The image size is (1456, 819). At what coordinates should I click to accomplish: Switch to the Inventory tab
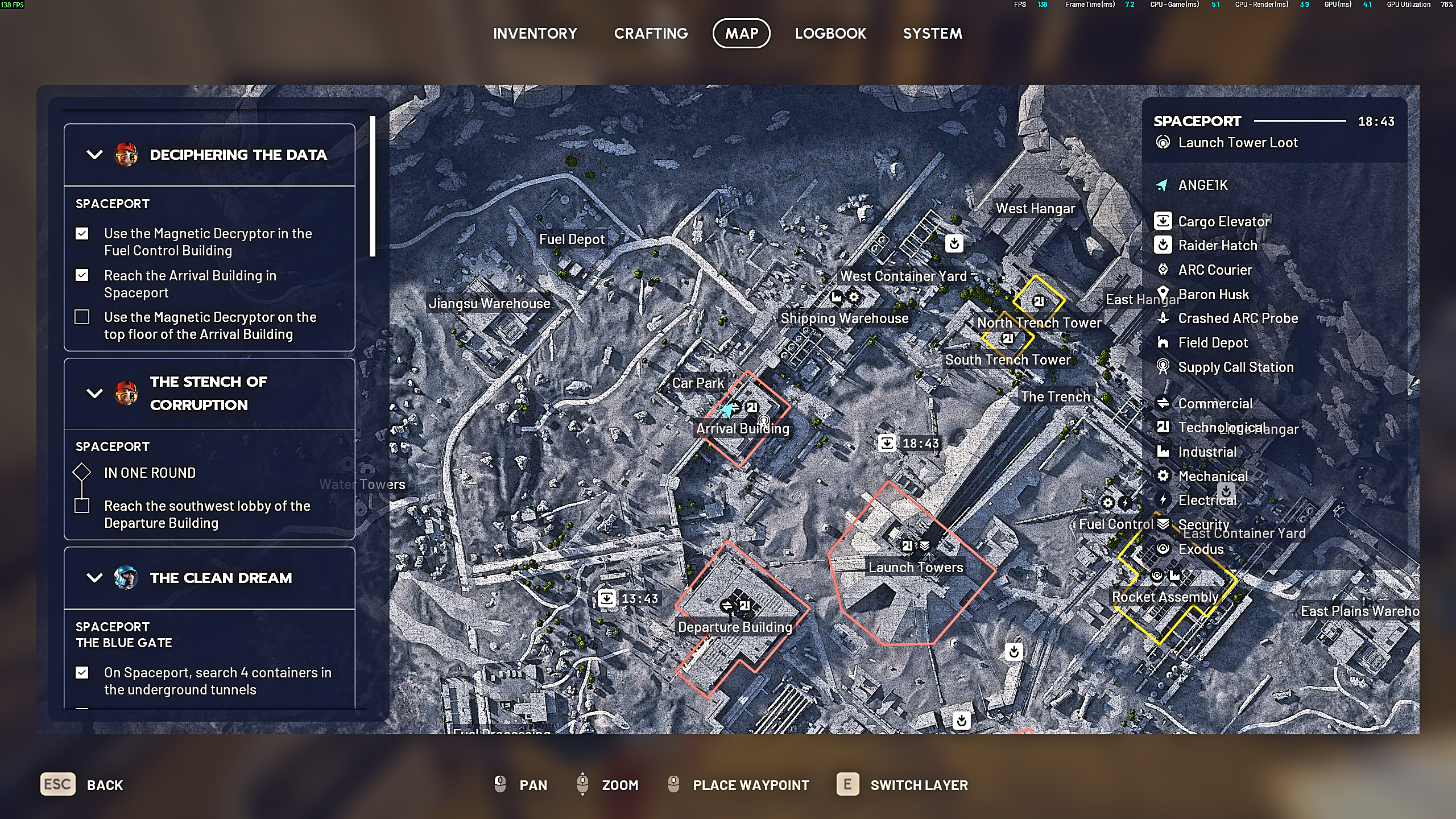[x=535, y=34]
